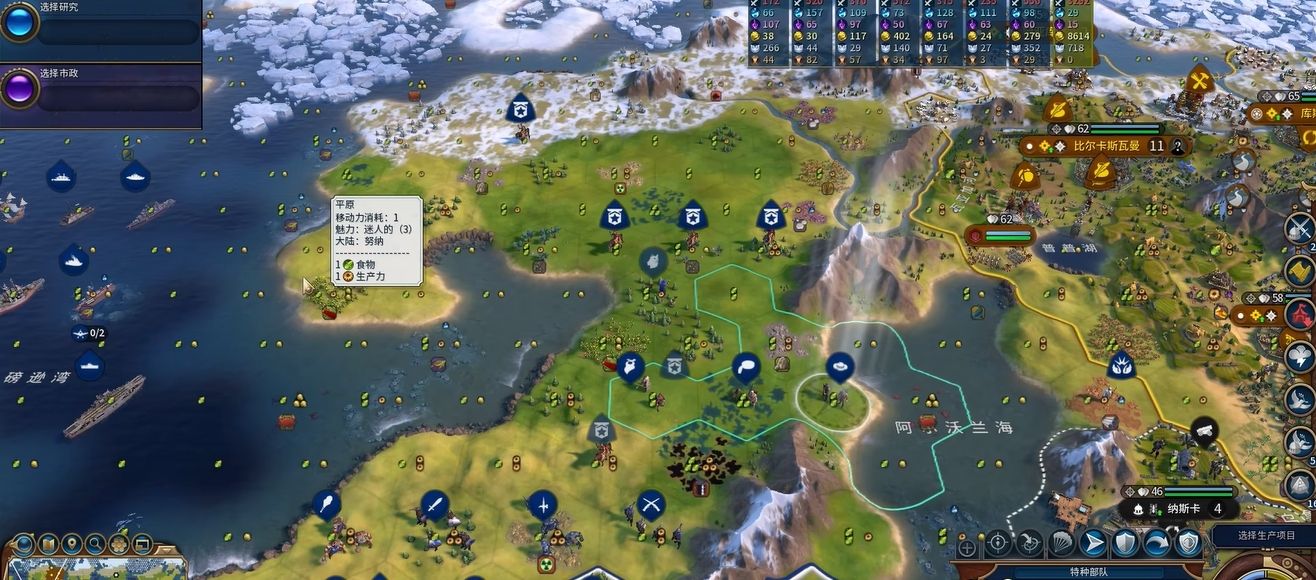
Task: Select the selected special forces unit flag
Action: tap(840, 367)
